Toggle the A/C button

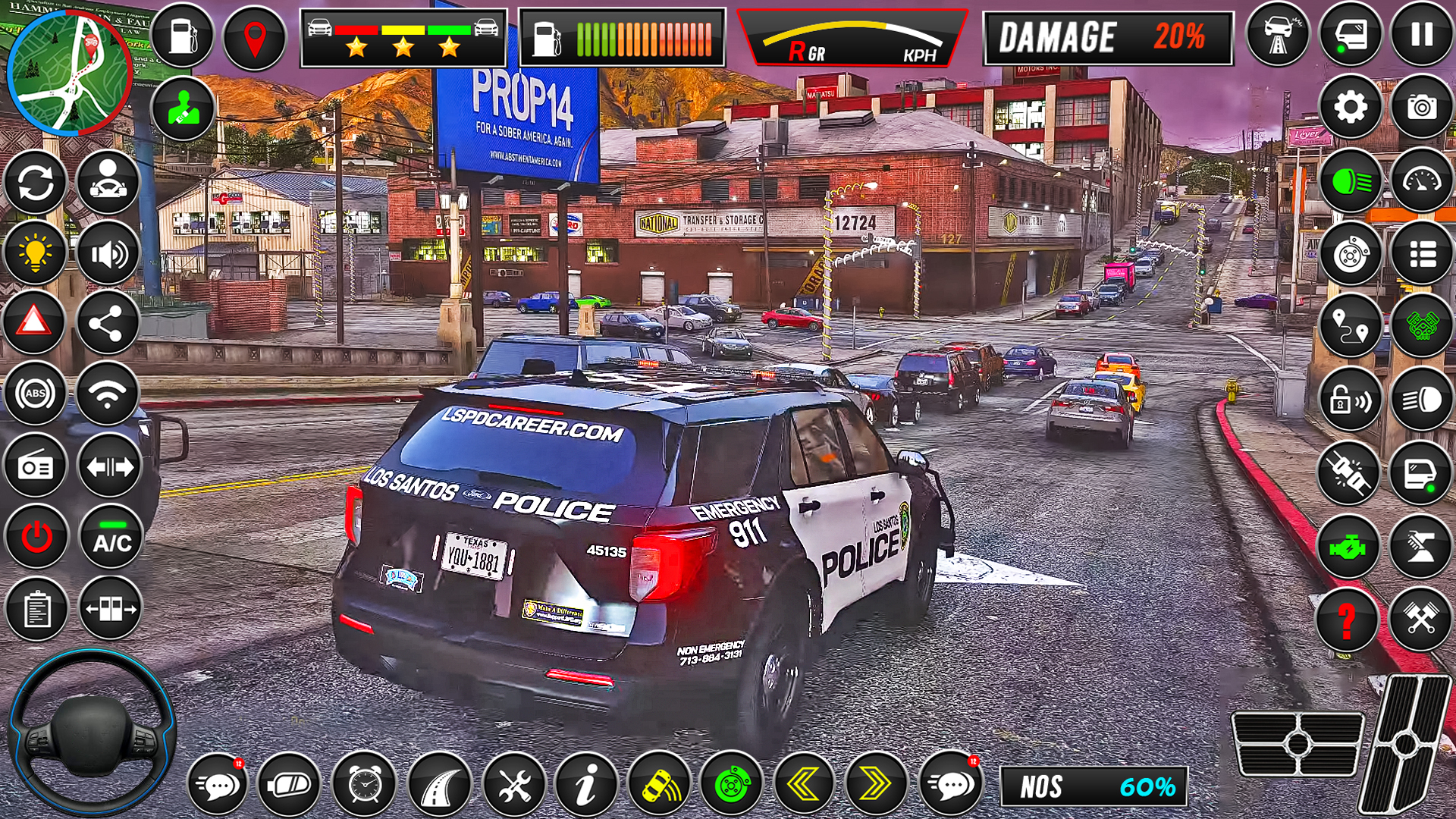111,538
